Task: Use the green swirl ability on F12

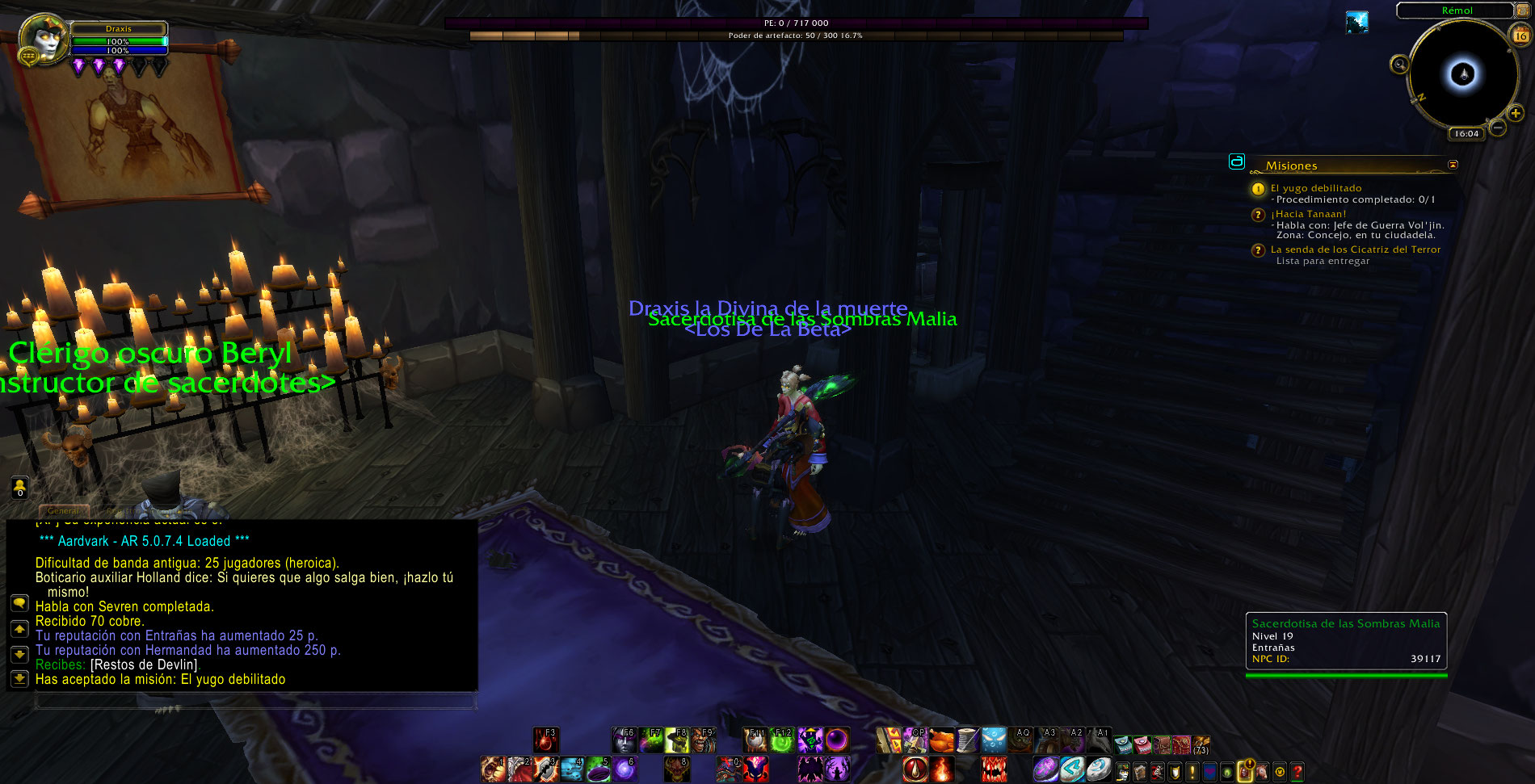Action: tap(781, 740)
